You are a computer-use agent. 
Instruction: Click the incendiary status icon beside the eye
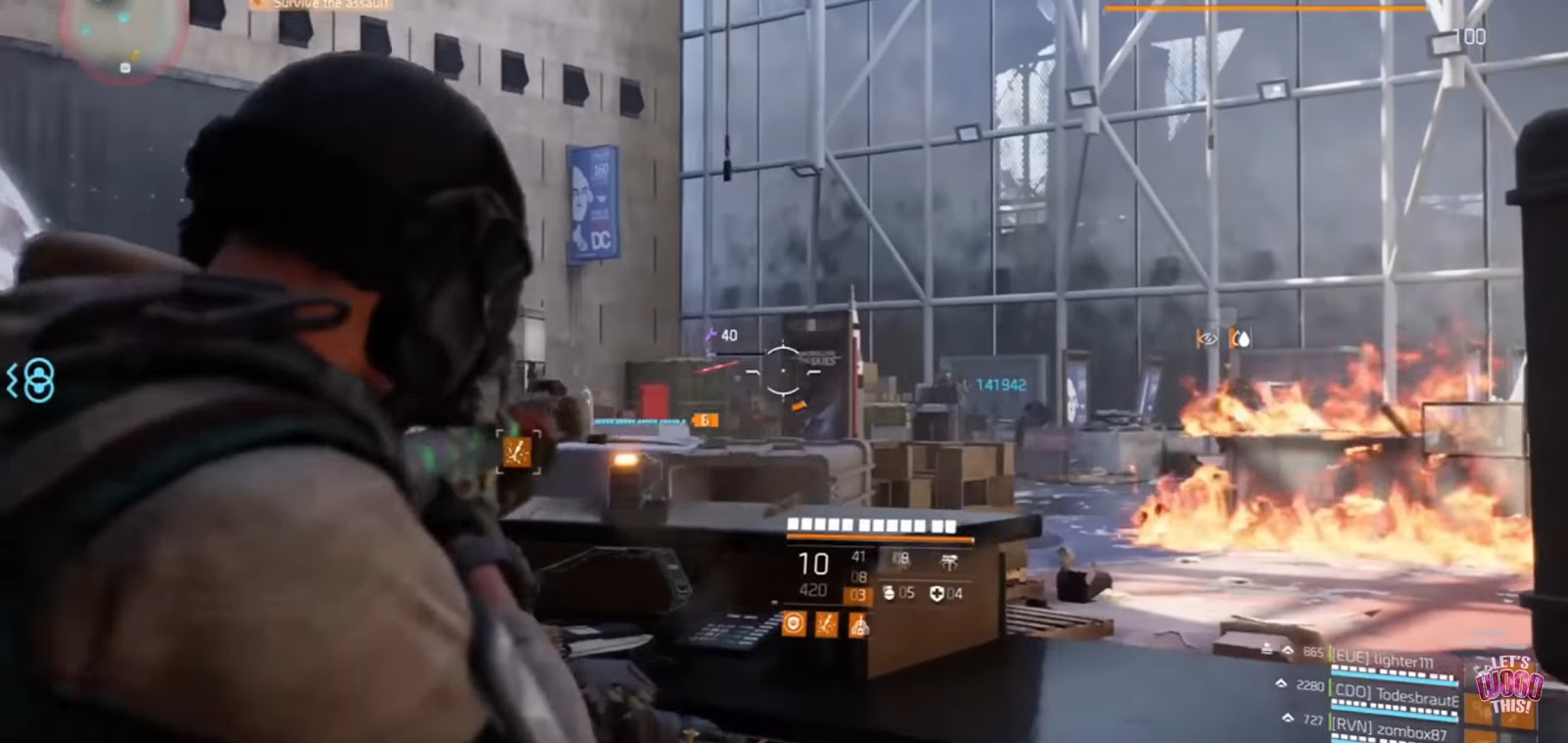point(1241,337)
